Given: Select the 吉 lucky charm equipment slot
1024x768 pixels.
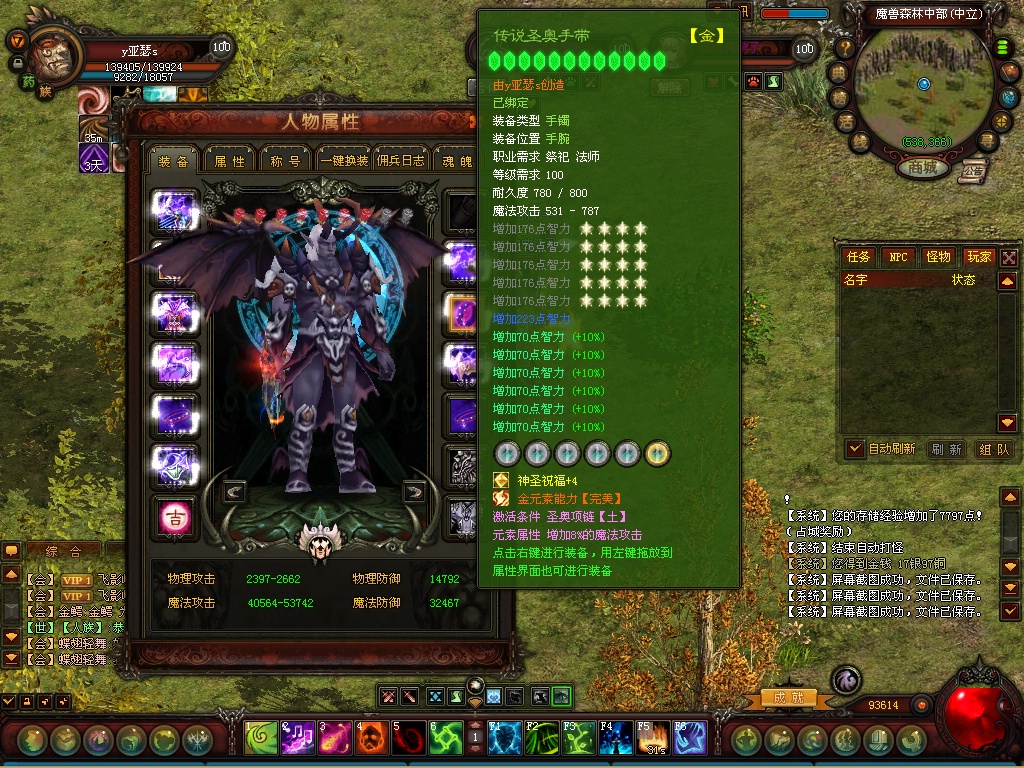Looking at the screenshot, I should click(x=173, y=517).
